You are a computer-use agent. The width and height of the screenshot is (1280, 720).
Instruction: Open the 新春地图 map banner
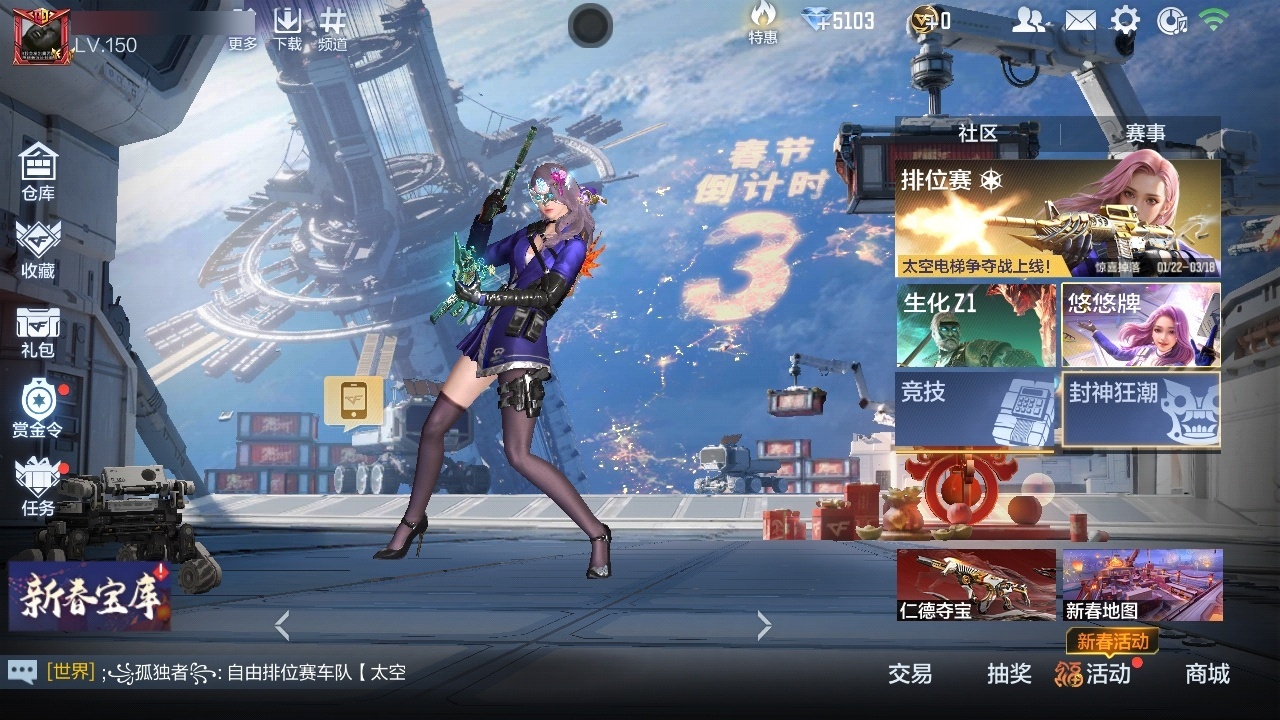pos(1142,585)
